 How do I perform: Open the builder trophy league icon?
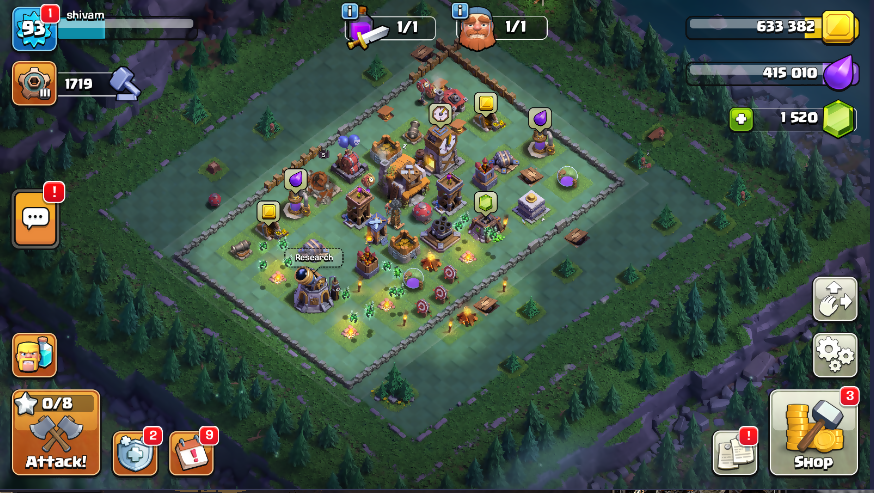(34, 83)
